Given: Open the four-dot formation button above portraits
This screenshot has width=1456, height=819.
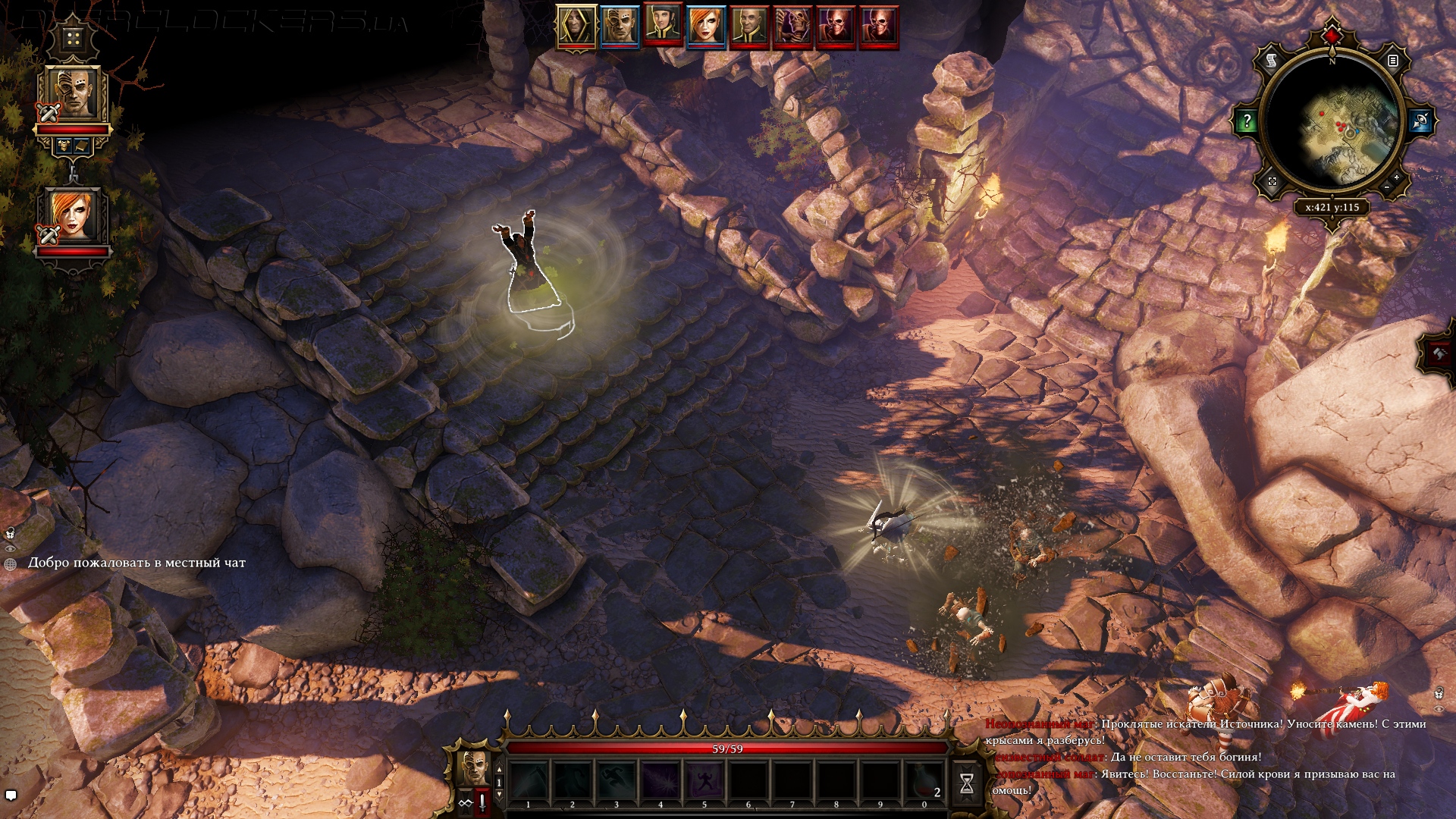Looking at the screenshot, I should tap(73, 38).
